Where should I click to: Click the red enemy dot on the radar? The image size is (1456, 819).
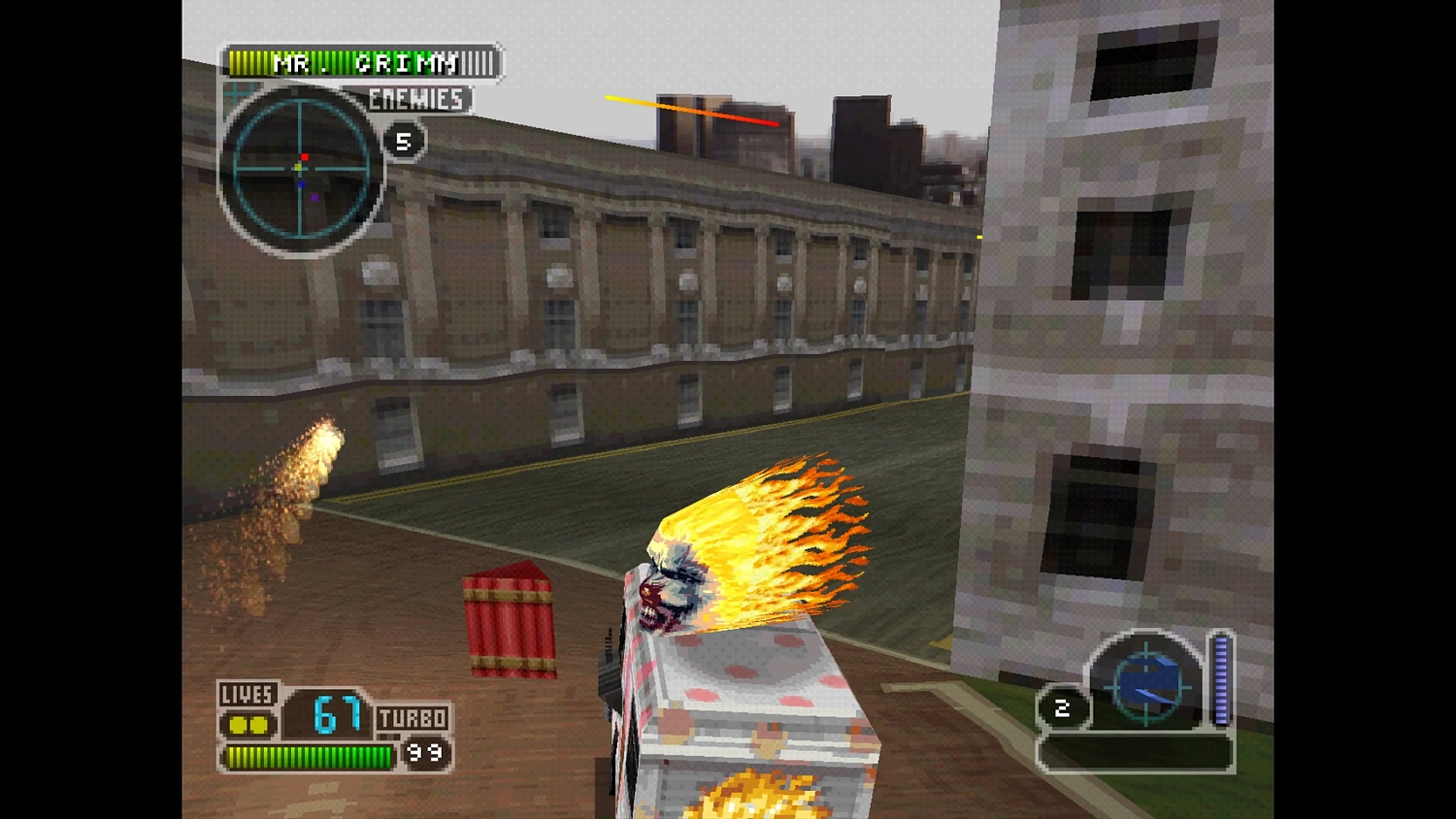click(305, 157)
